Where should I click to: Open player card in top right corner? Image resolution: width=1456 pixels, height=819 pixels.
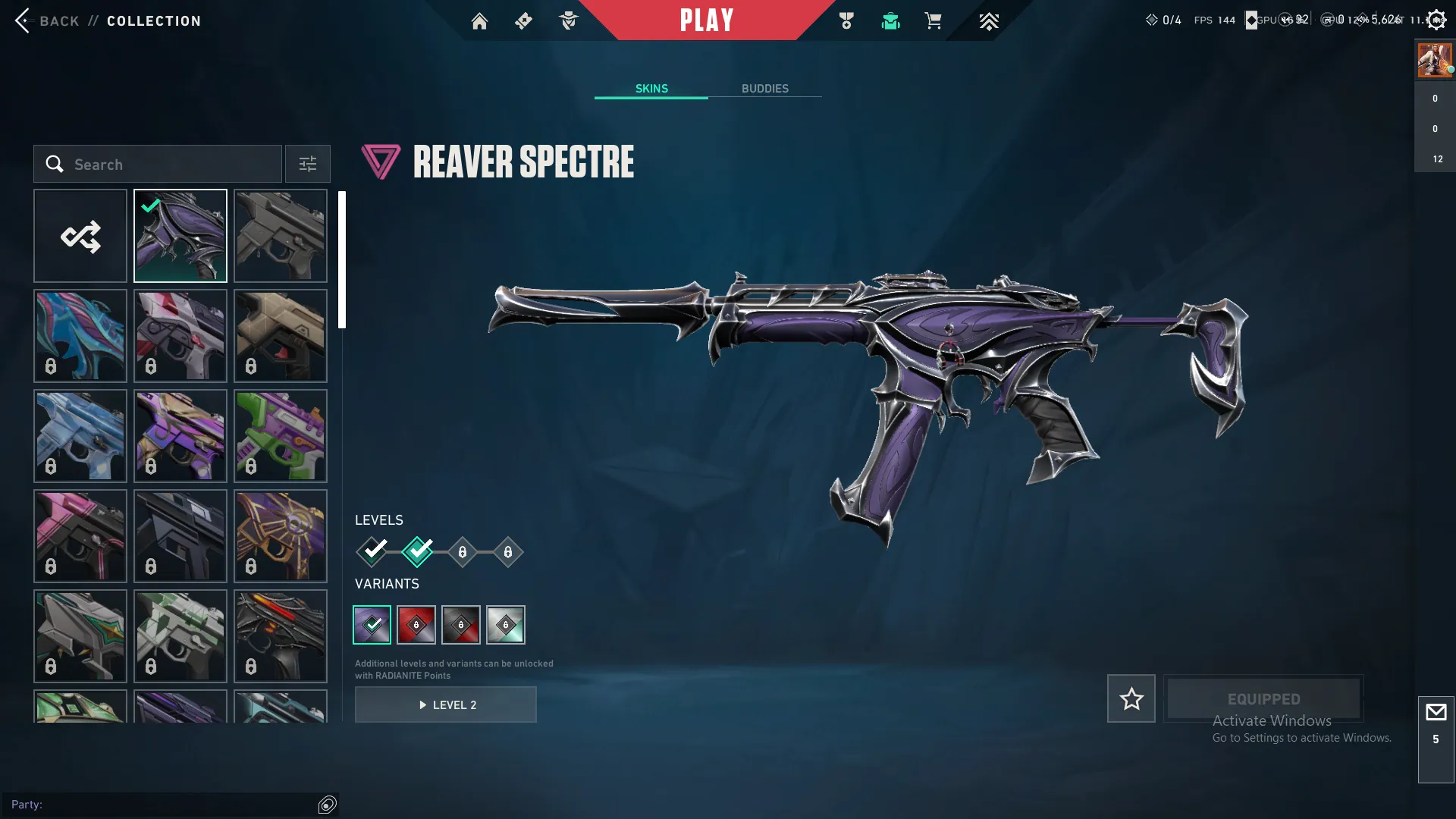1433,60
